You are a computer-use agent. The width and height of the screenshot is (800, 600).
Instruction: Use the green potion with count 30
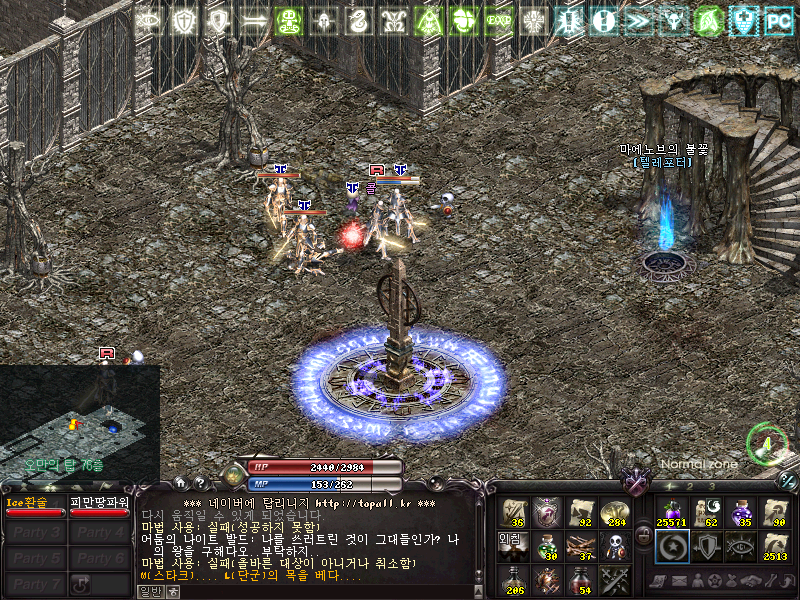coord(547,546)
